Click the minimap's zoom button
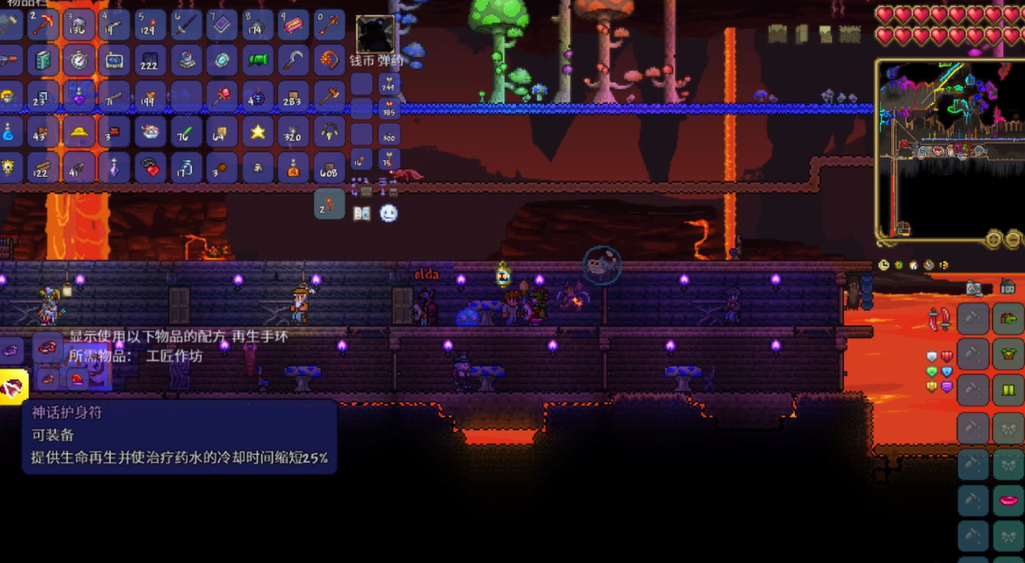Image resolution: width=1025 pixels, height=563 pixels. 993,239
